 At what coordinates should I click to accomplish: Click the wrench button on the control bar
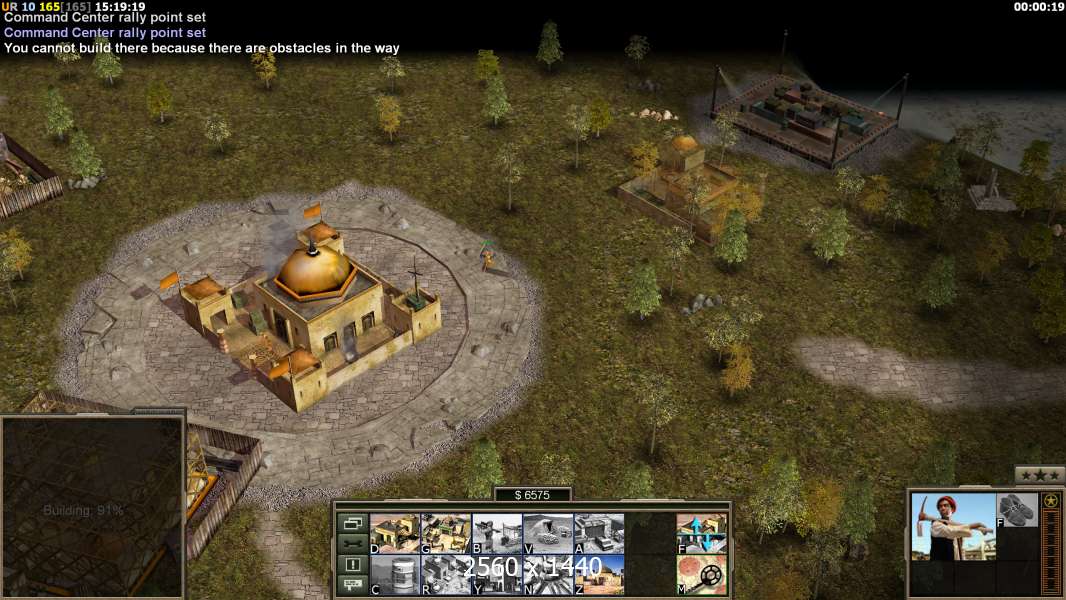coord(352,544)
